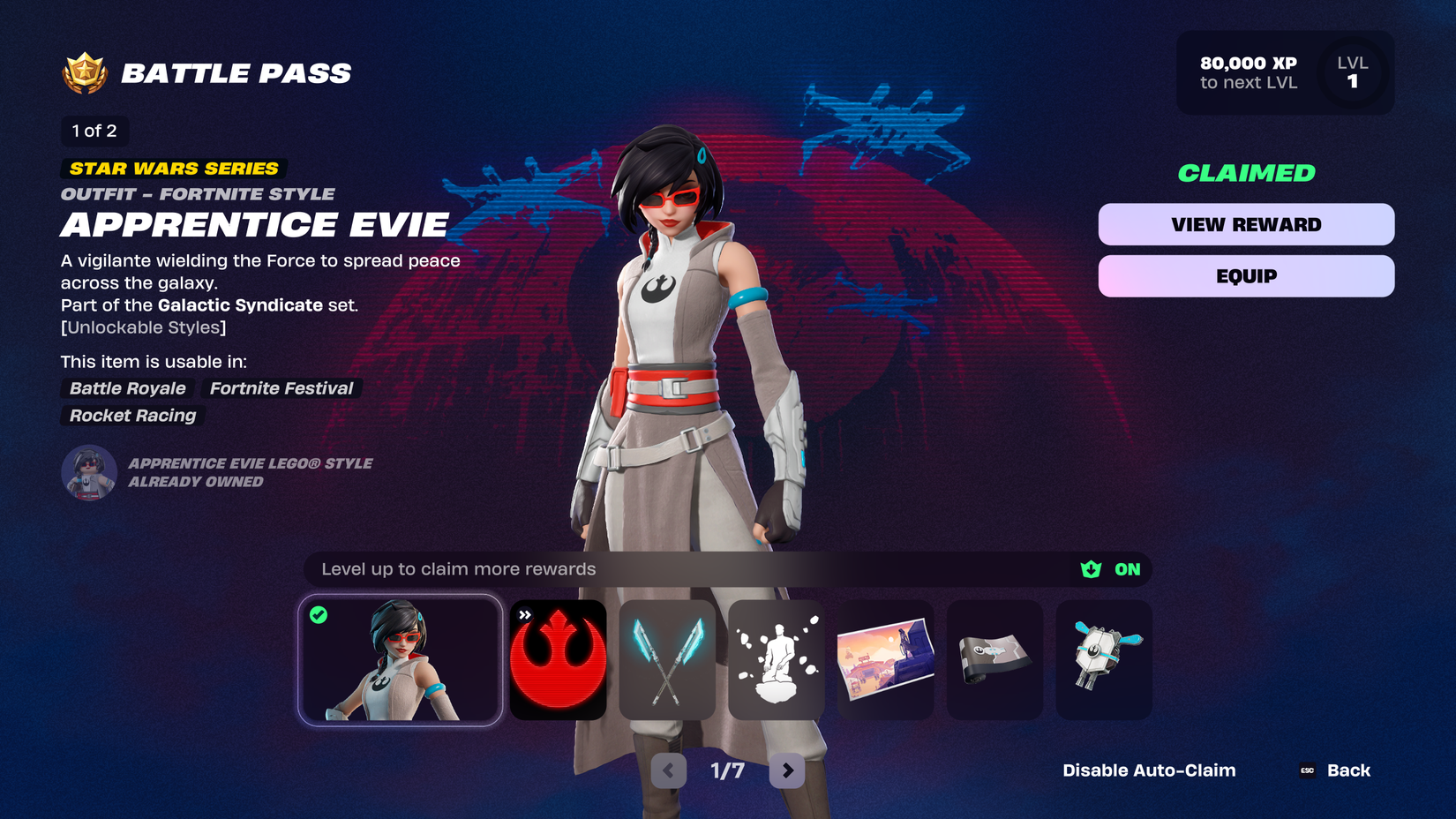Click Disable Auto-Claim
Screen dimensions: 1456x819
tap(1149, 770)
